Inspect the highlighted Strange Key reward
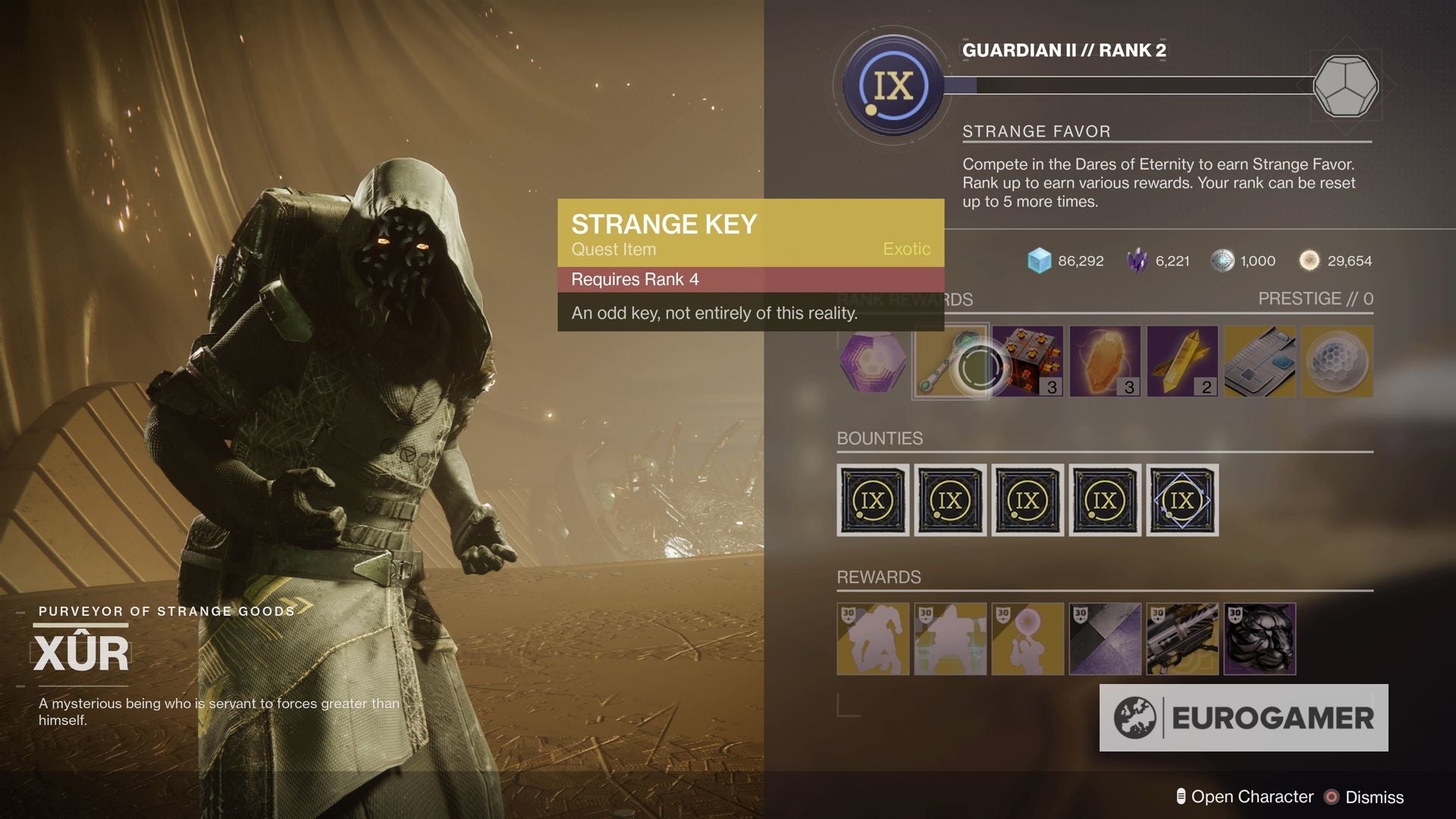 950,361
